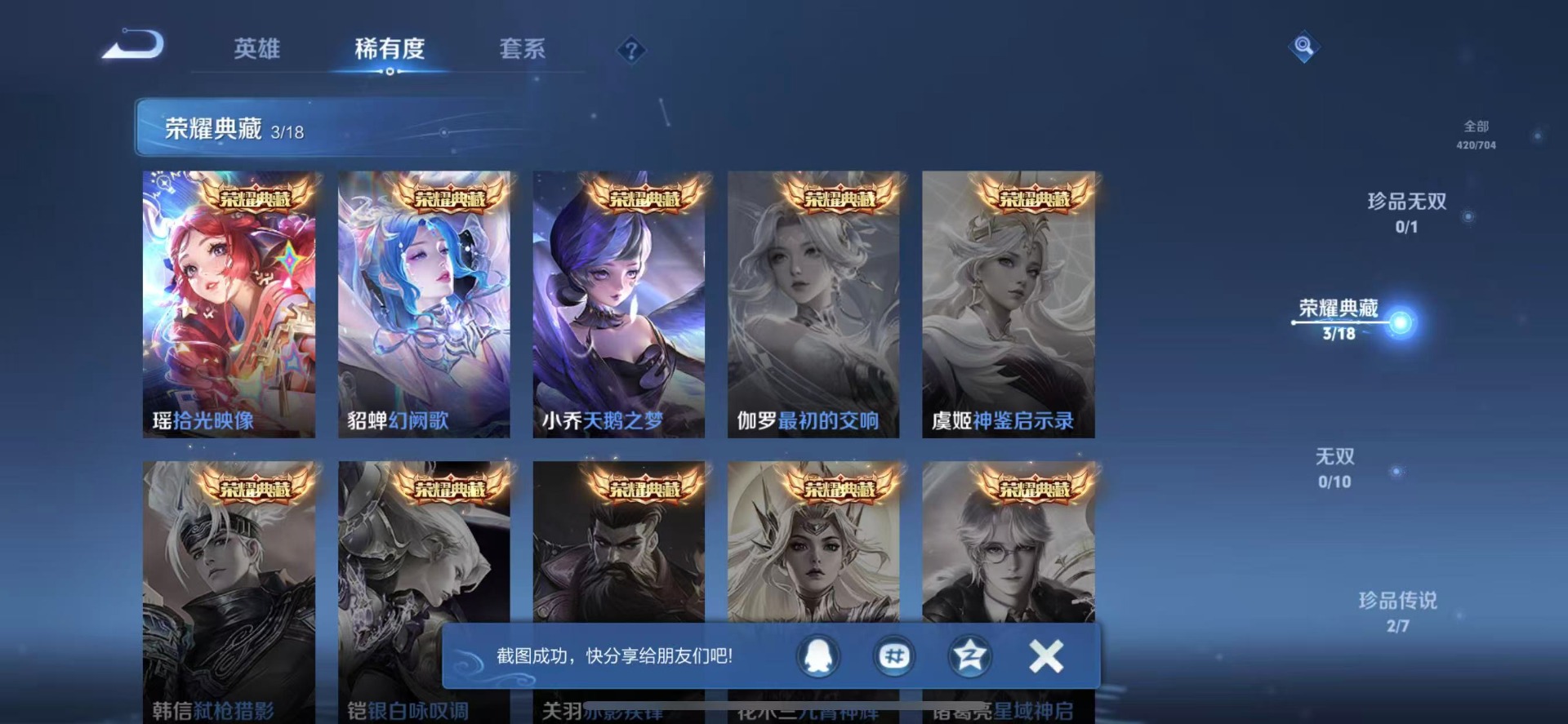The image size is (1568, 724).
Task: Select the 虞姬 神鉴启示录 skin card
Action: tap(1008, 304)
